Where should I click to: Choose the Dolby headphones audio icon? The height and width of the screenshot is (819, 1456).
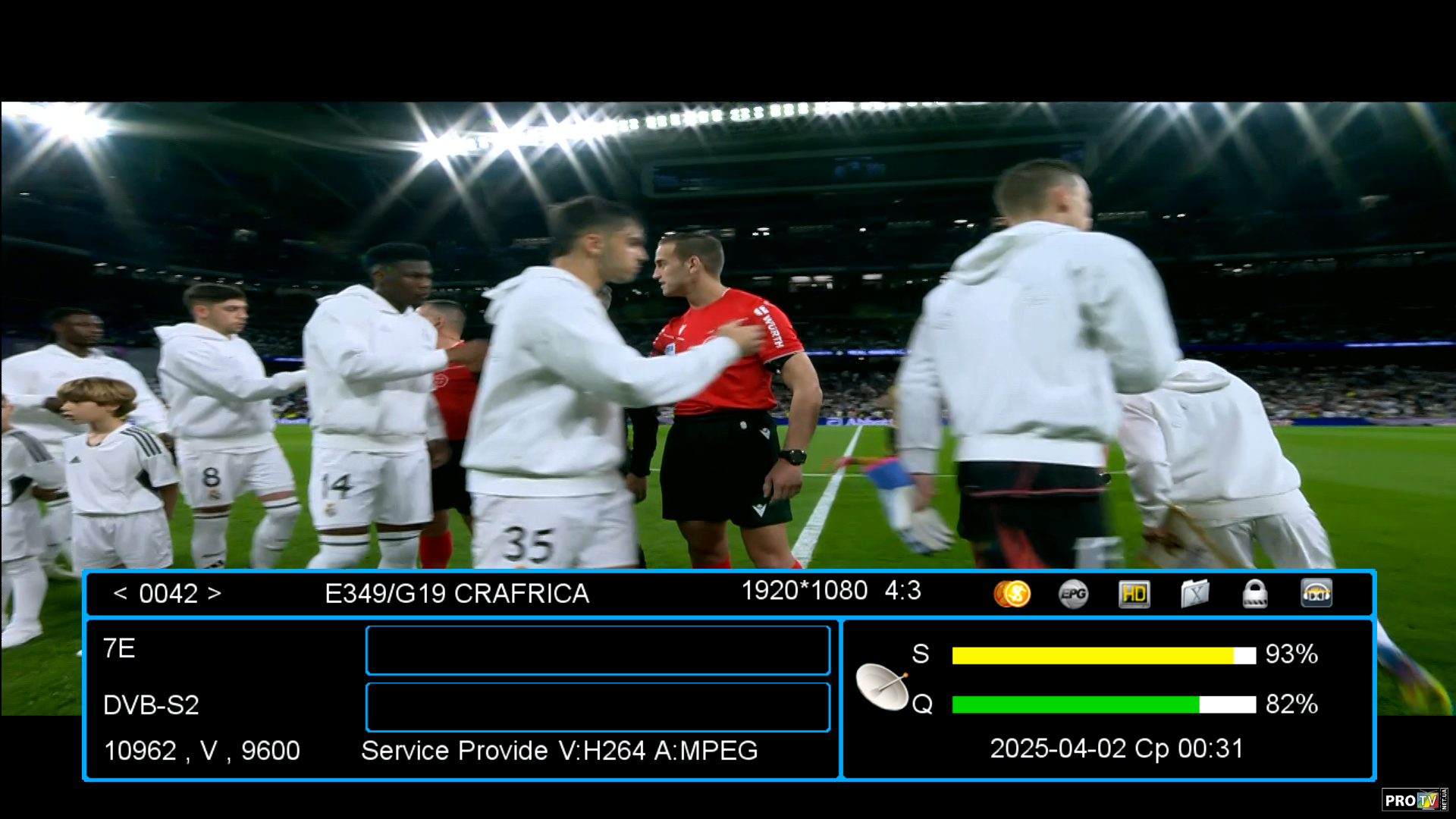pyautogui.click(x=1316, y=594)
